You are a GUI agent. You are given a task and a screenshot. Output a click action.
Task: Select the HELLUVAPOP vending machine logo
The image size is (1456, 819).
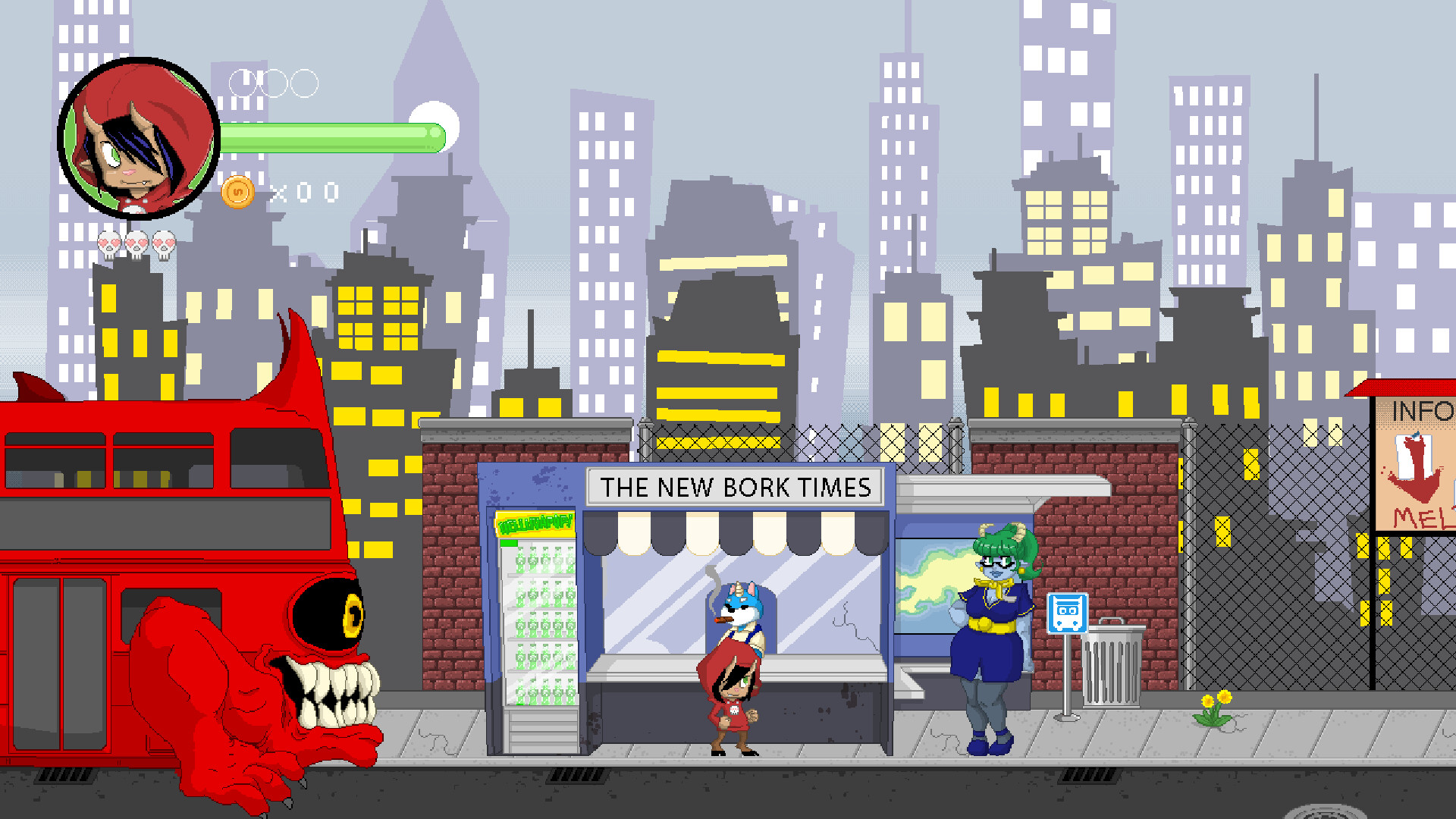tap(533, 525)
